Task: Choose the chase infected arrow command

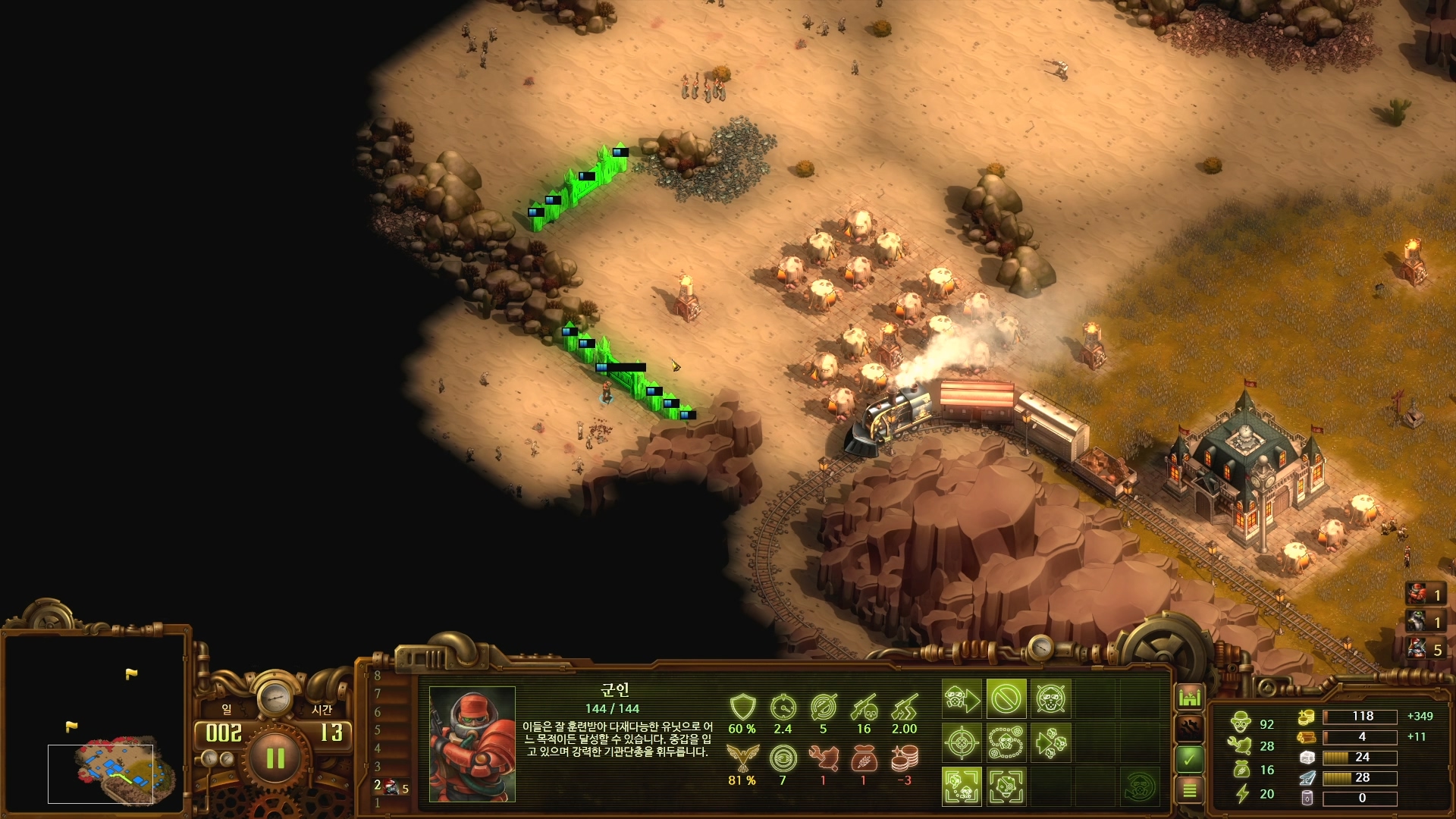Action: click(x=1050, y=742)
